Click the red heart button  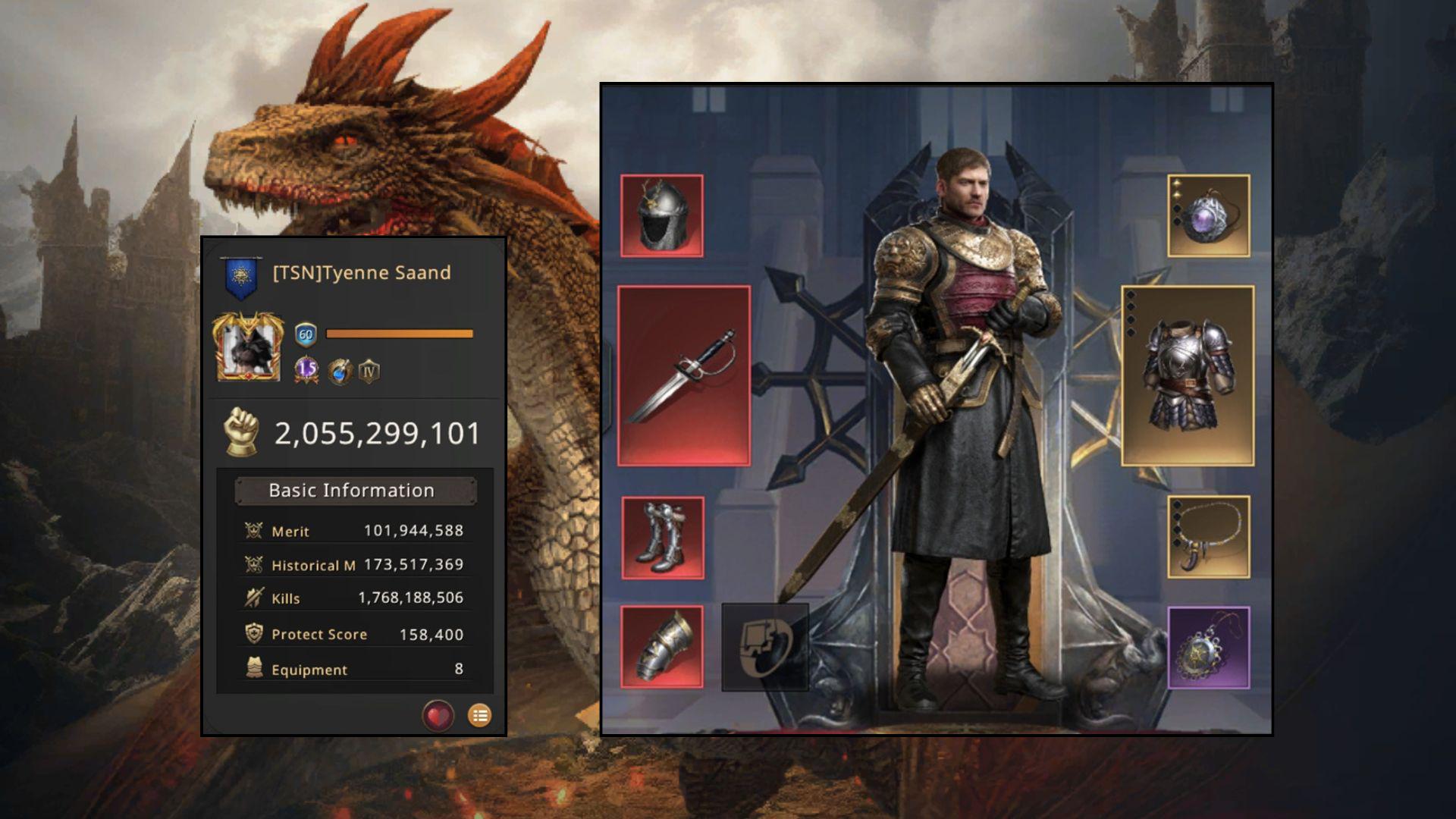tap(438, 715)
